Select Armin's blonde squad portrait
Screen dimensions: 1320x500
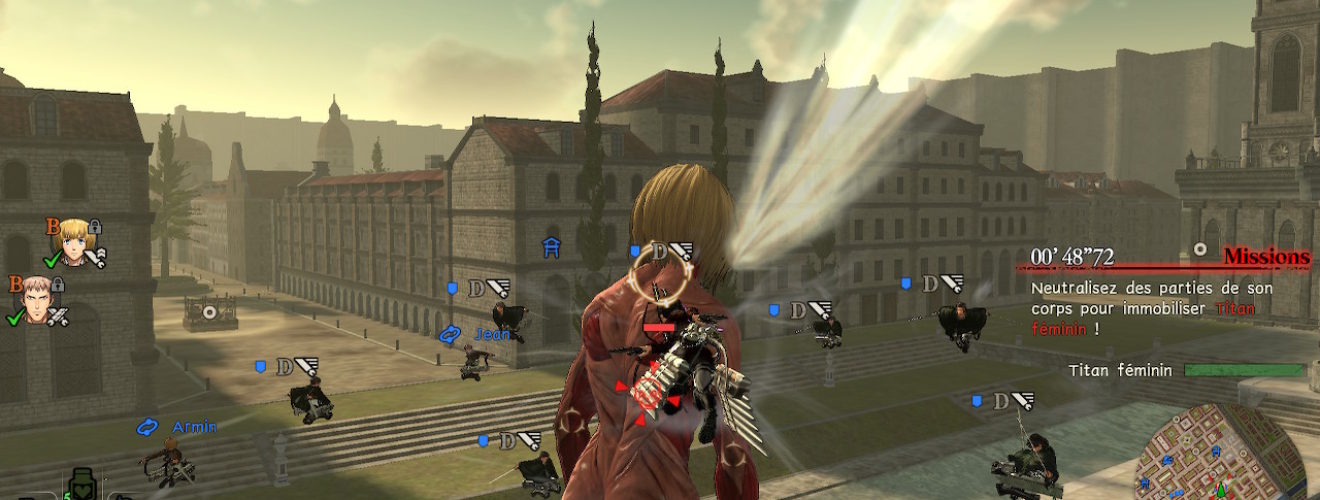tap(75, 240)
